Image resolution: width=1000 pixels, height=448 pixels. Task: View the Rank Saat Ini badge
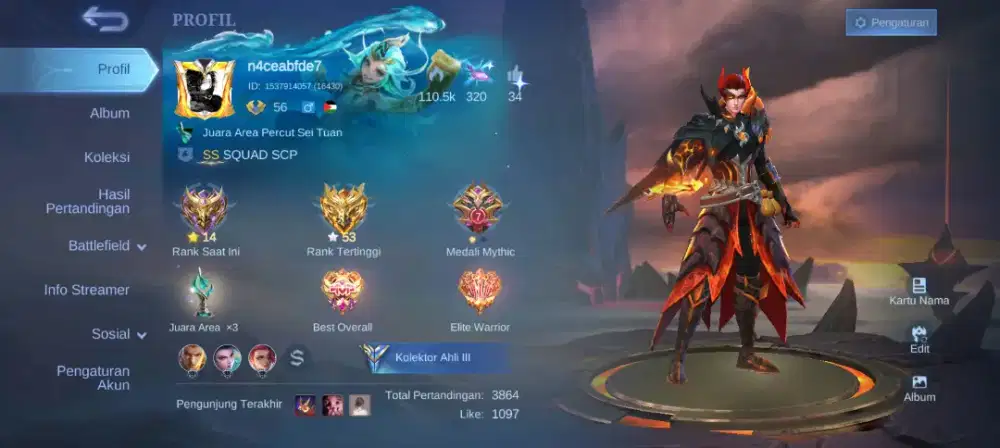coord(203,210)
